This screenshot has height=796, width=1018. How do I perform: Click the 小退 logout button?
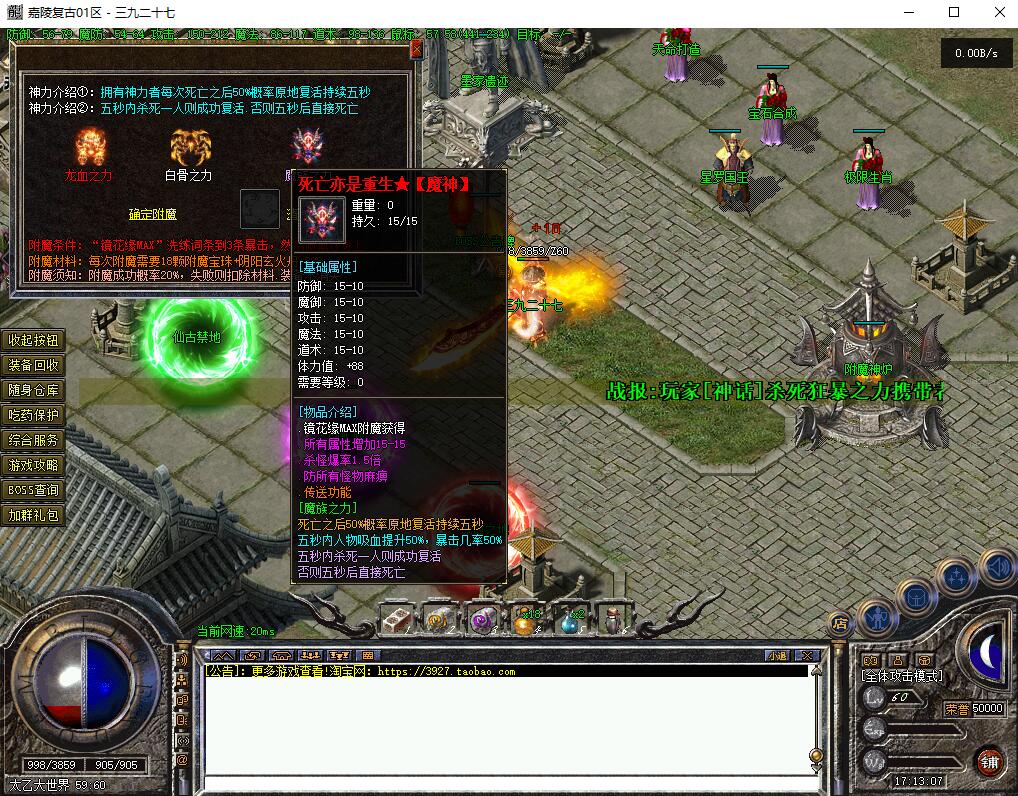(x=777, y=656)
